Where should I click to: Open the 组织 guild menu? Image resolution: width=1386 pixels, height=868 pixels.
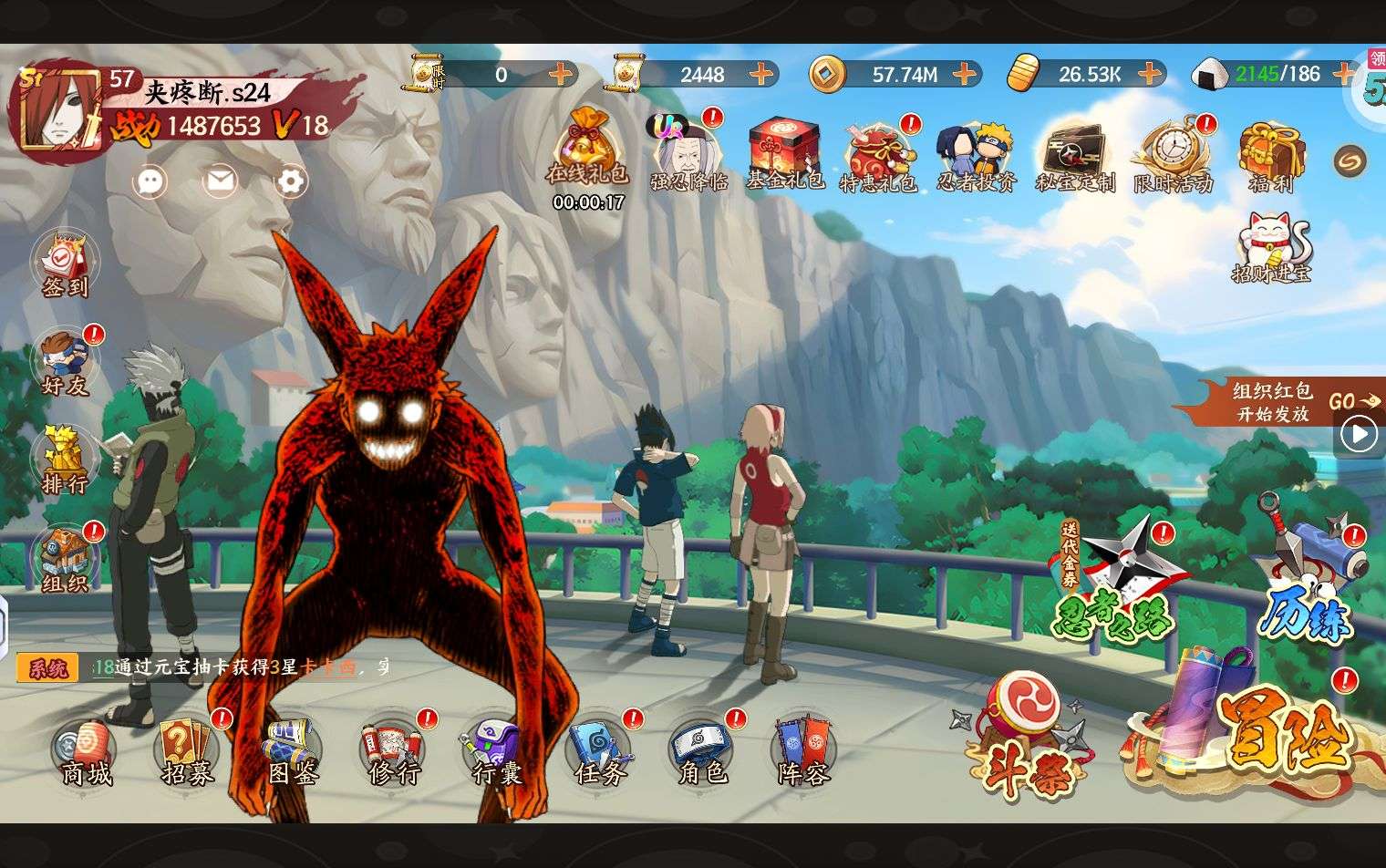[66, 558]
